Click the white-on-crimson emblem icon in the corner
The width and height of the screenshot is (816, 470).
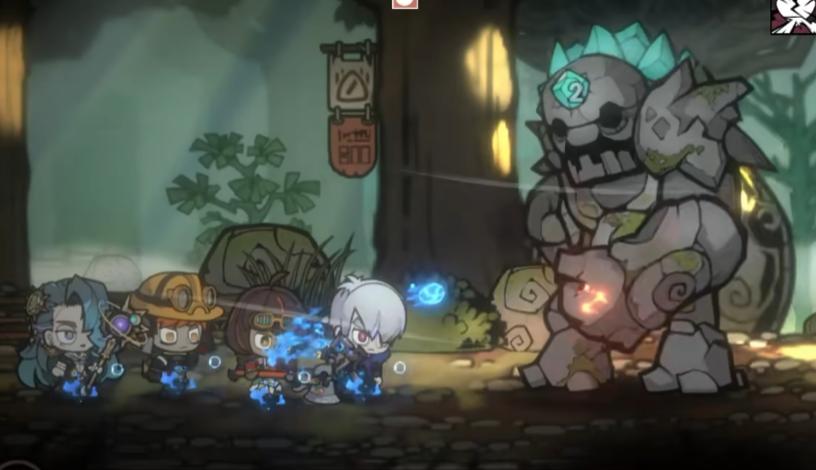[792, 16]
